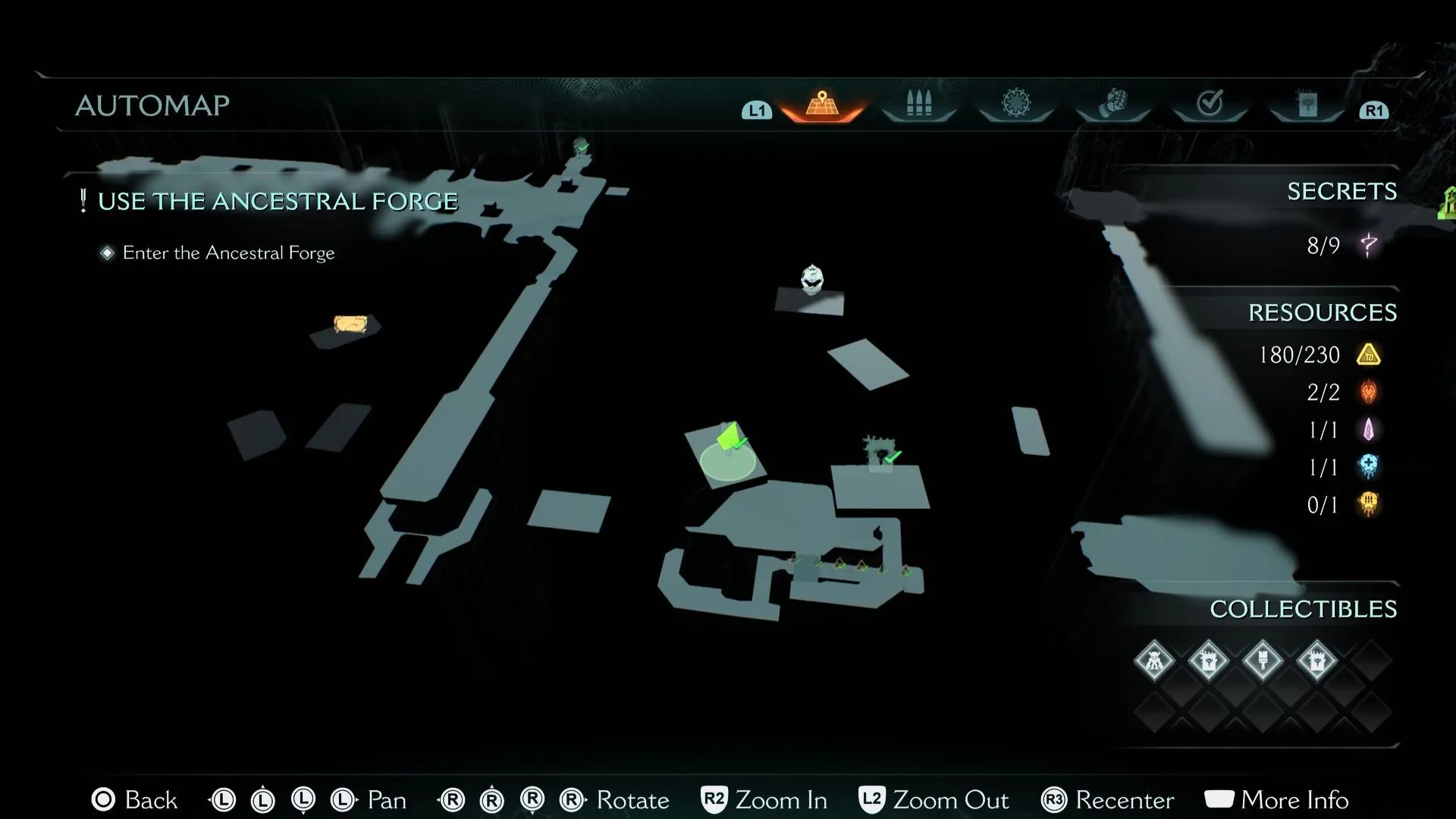Choose the paintbrush collectible icon
Viewport: 1456px width, 819px height.
pos(1263,661)
